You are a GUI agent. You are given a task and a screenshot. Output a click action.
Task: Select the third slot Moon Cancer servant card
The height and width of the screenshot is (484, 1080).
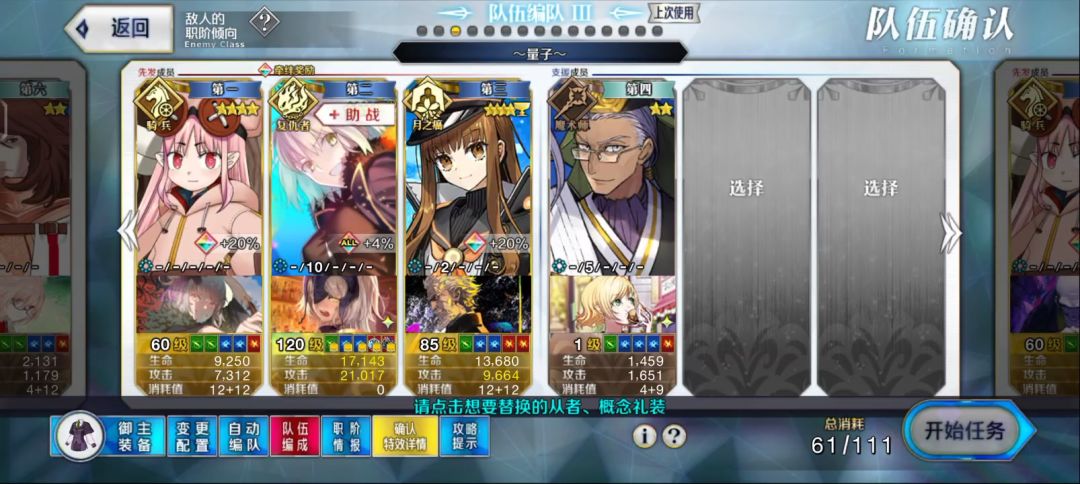point(468,180)
